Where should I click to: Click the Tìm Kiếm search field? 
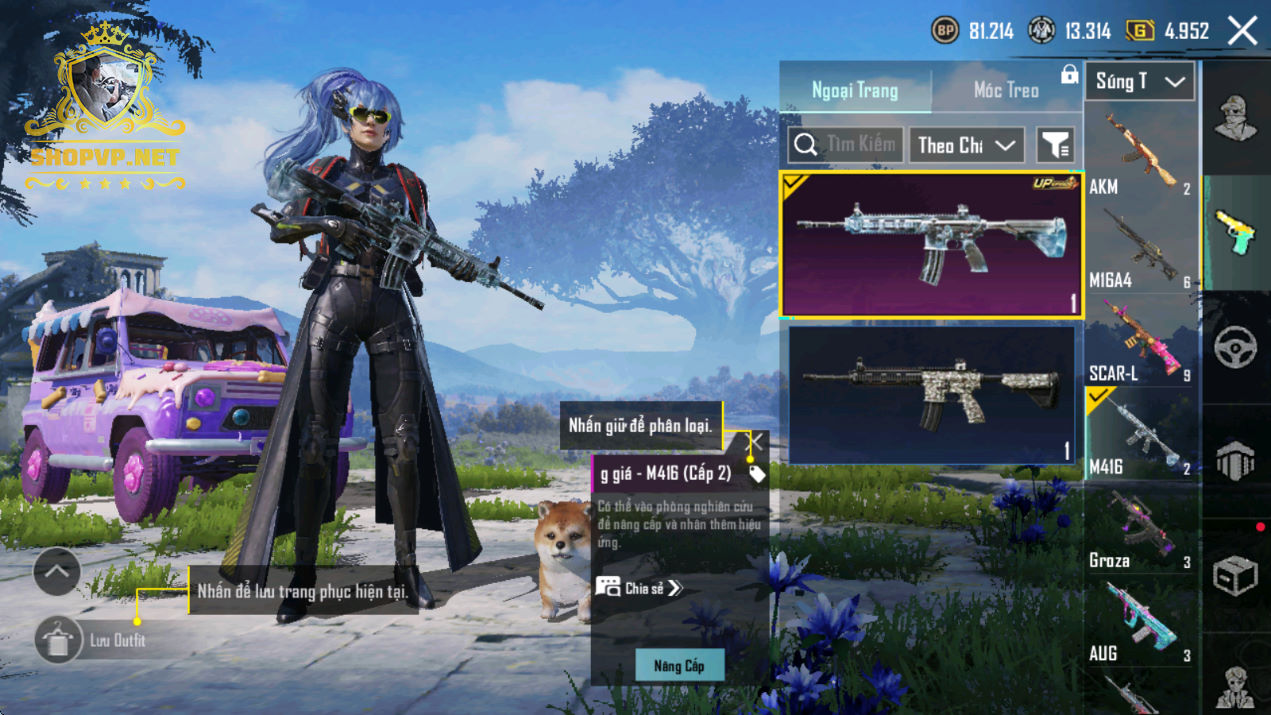(x=846, y=145)
